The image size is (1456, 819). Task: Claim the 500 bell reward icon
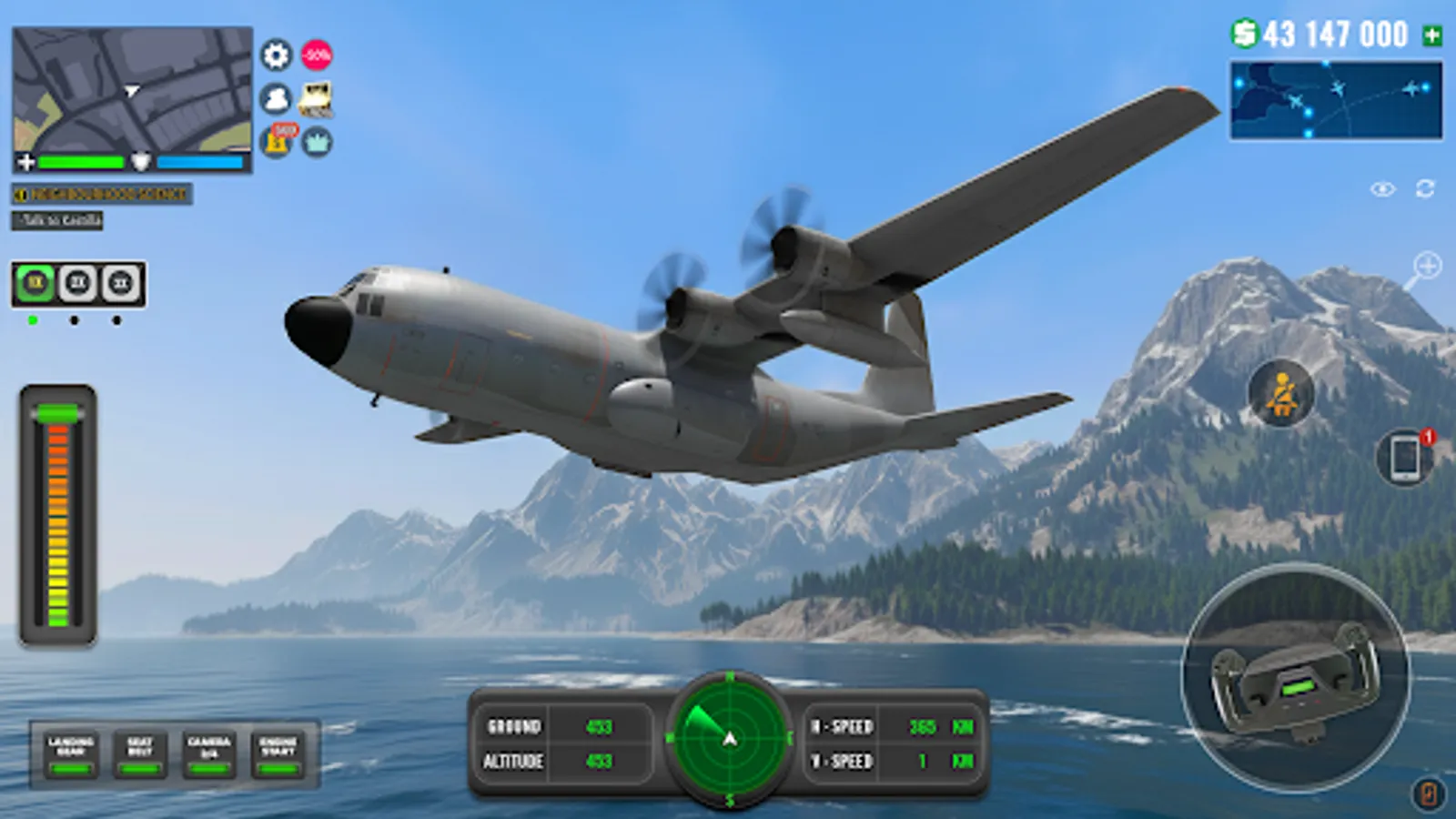(274, 144)
